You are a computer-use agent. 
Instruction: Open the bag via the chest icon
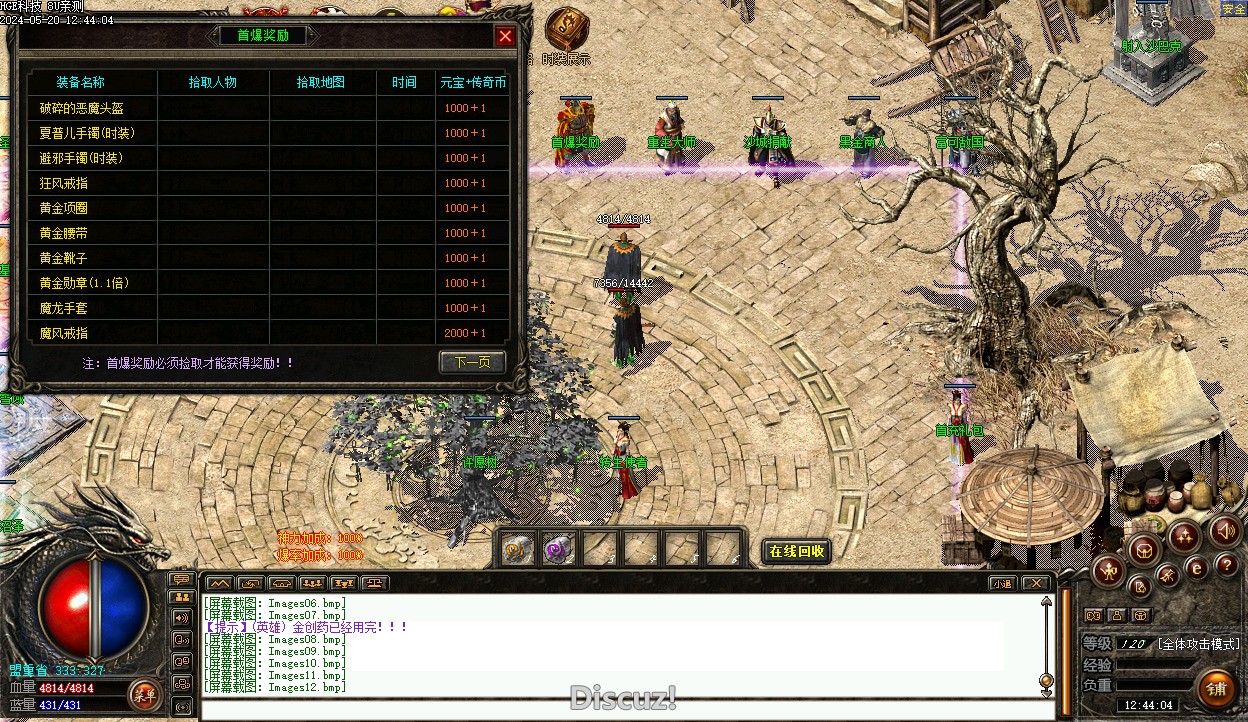(1145, 549)
